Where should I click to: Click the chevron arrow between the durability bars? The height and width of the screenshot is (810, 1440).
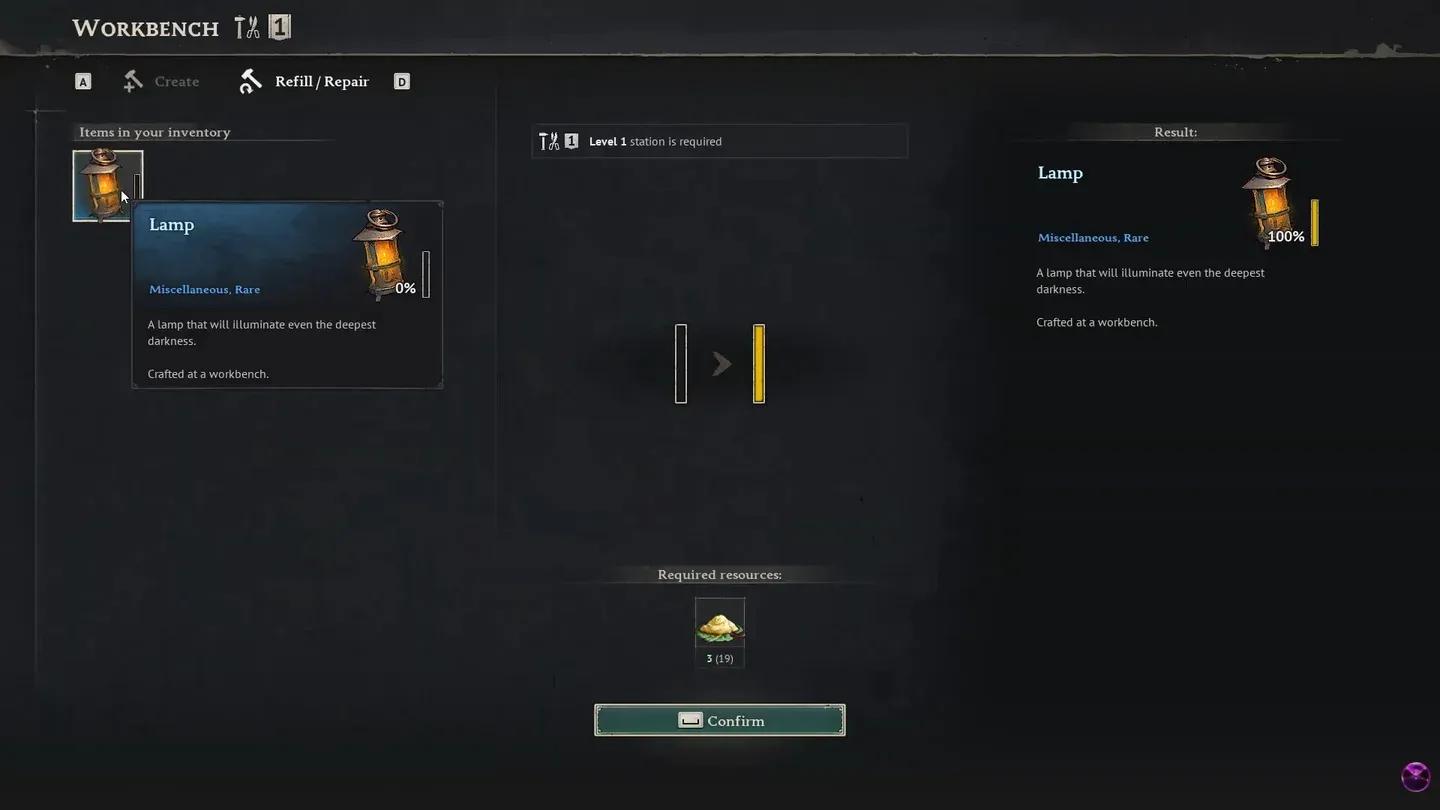coord(721,363)
